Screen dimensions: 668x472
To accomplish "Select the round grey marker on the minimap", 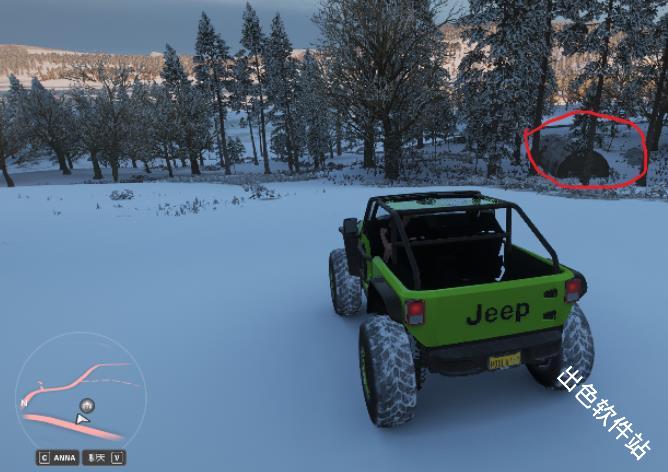I will (x=88, y=405).
